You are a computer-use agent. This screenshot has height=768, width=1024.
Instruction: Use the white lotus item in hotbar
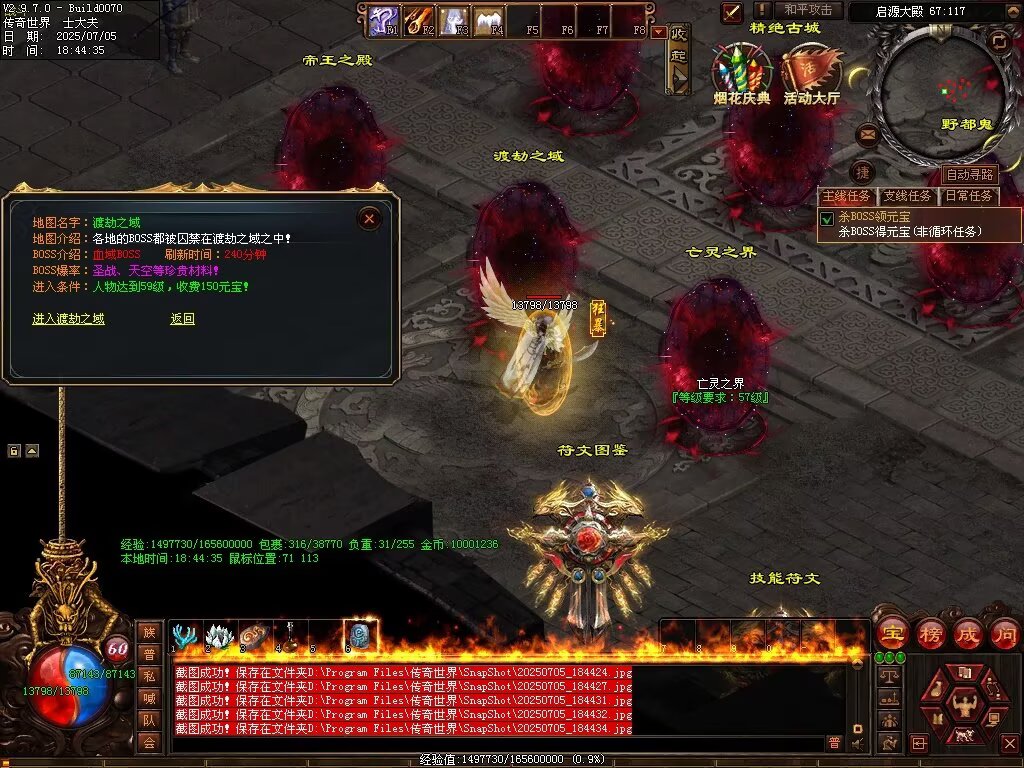pyautogui.click(x=219, y=636)
